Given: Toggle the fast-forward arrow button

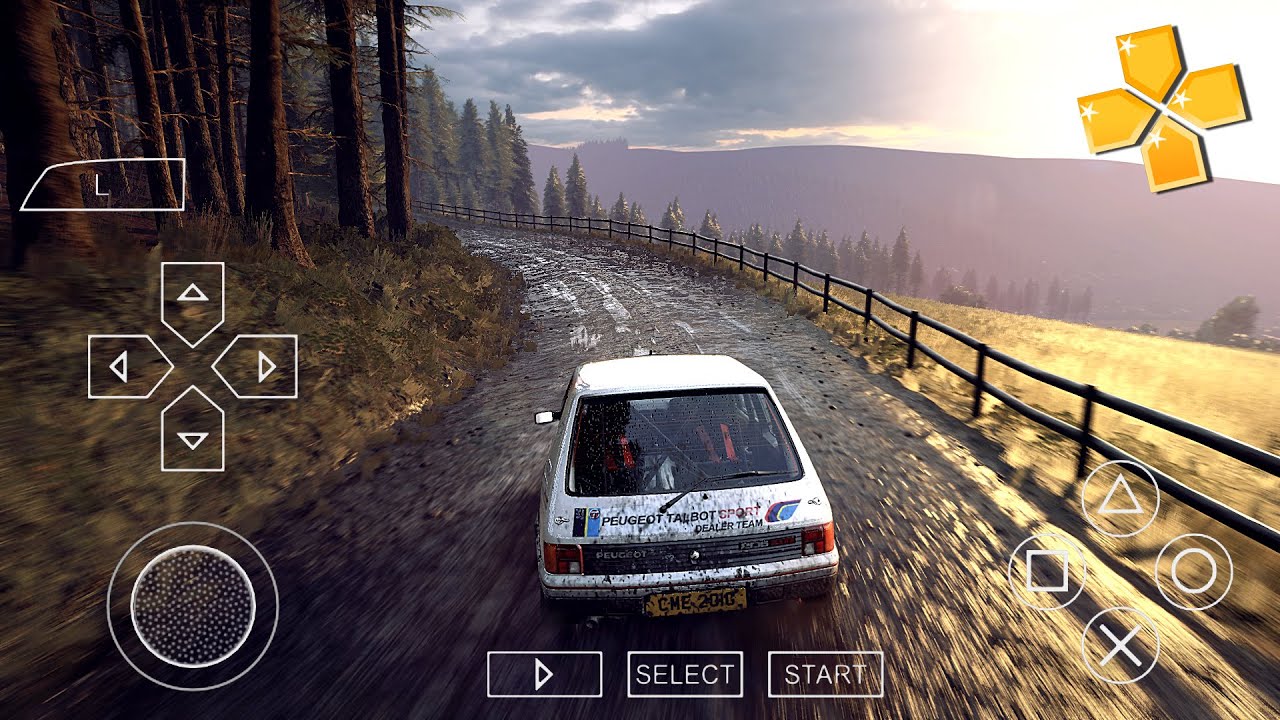Looking at the screenshot, I should (544, 674).
